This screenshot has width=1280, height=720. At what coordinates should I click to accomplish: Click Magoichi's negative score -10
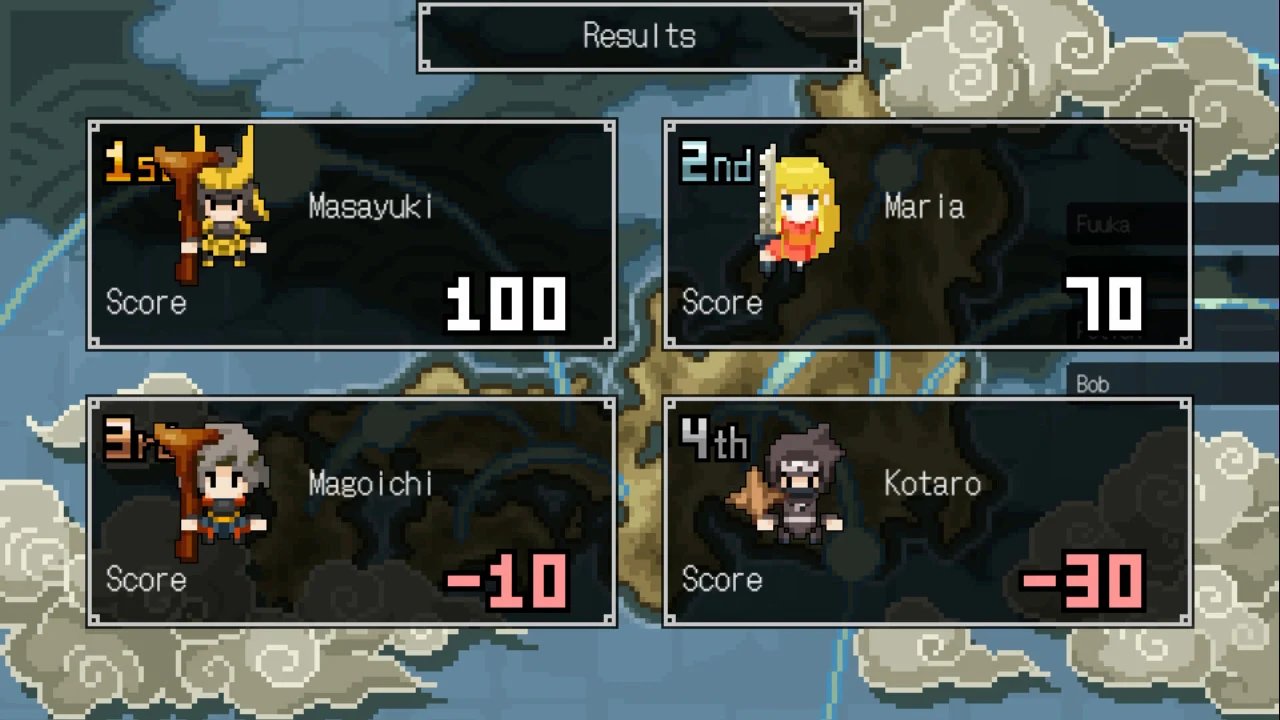(x=506, y=580)
